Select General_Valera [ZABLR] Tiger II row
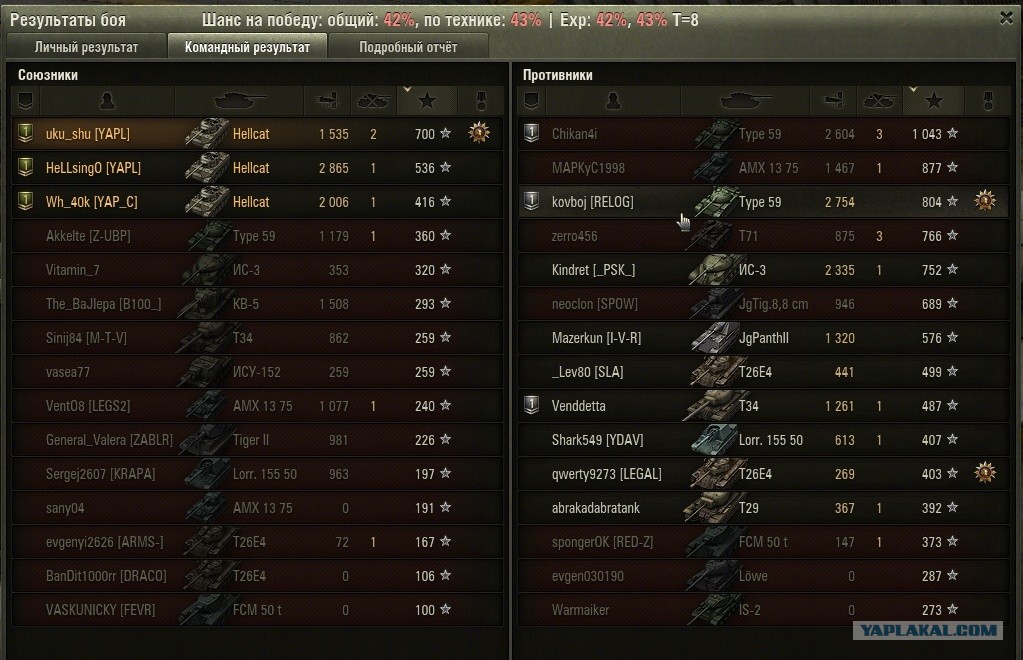The width and height of the screenshot is (1023, 660). (109, 440)
